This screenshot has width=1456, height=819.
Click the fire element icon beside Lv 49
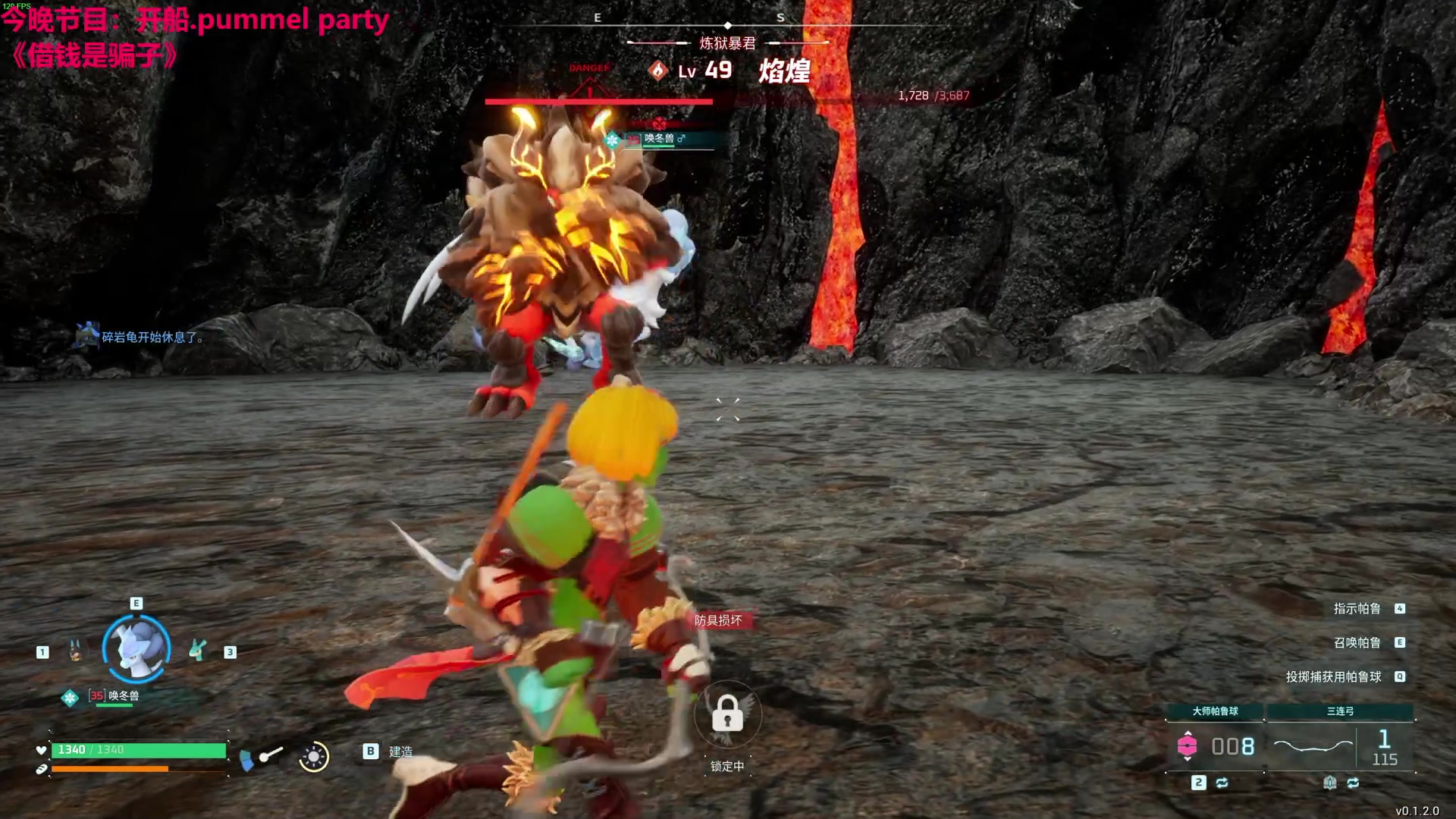657,71
